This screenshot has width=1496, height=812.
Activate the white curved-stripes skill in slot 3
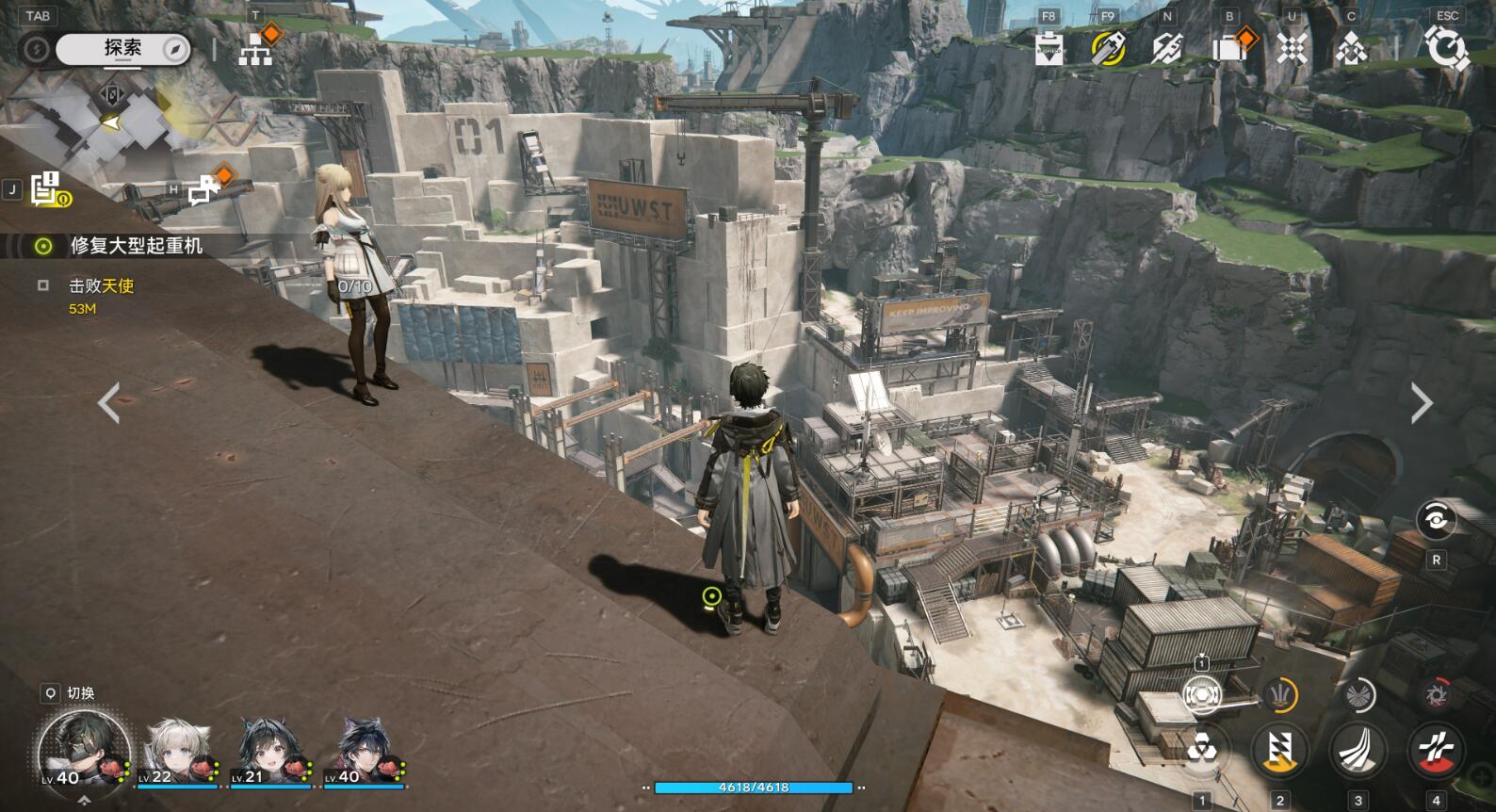click(x=1358, y=751)
